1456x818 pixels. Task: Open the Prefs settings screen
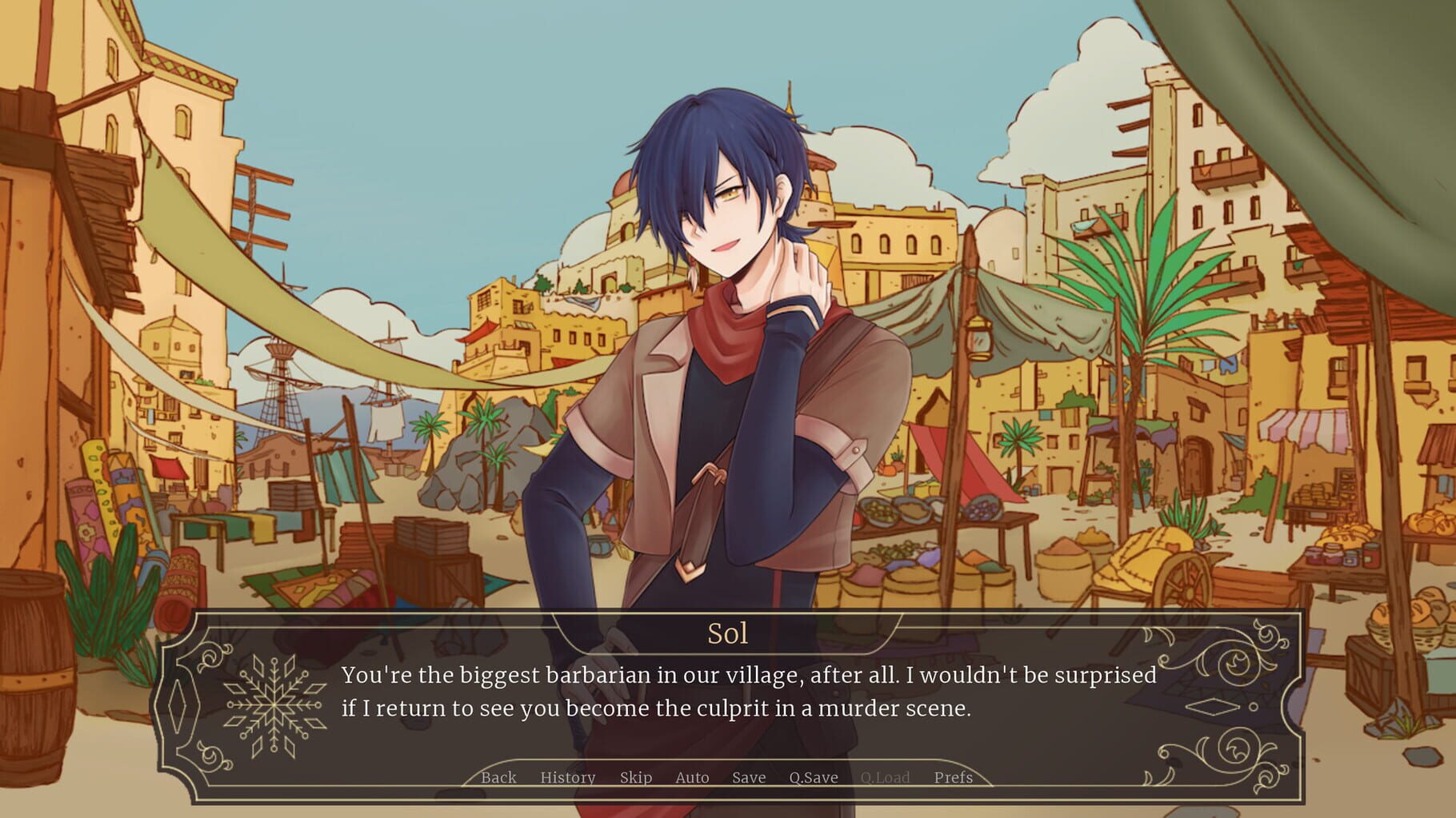(954, 777)
